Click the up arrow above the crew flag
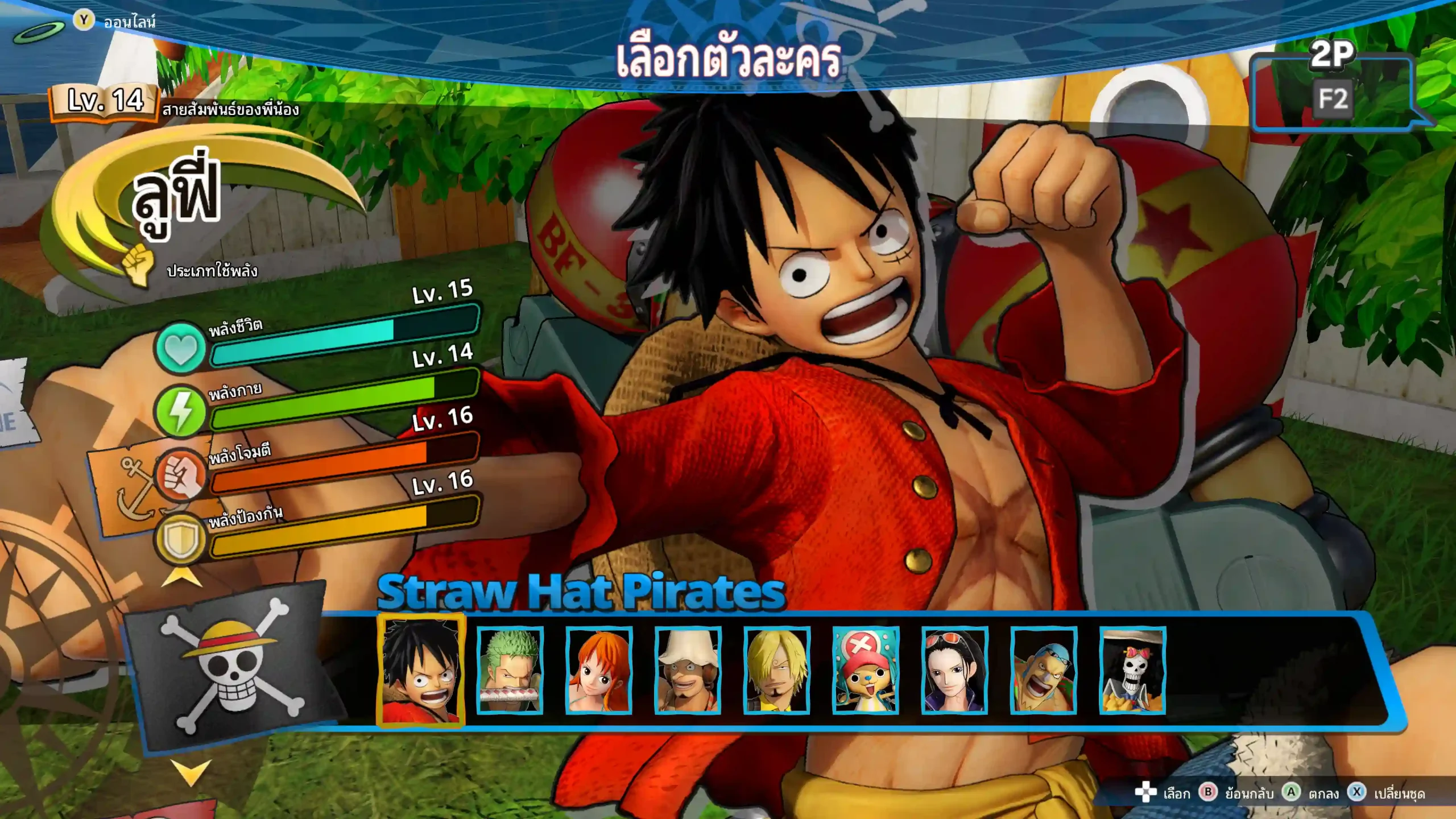 point(182,577)
